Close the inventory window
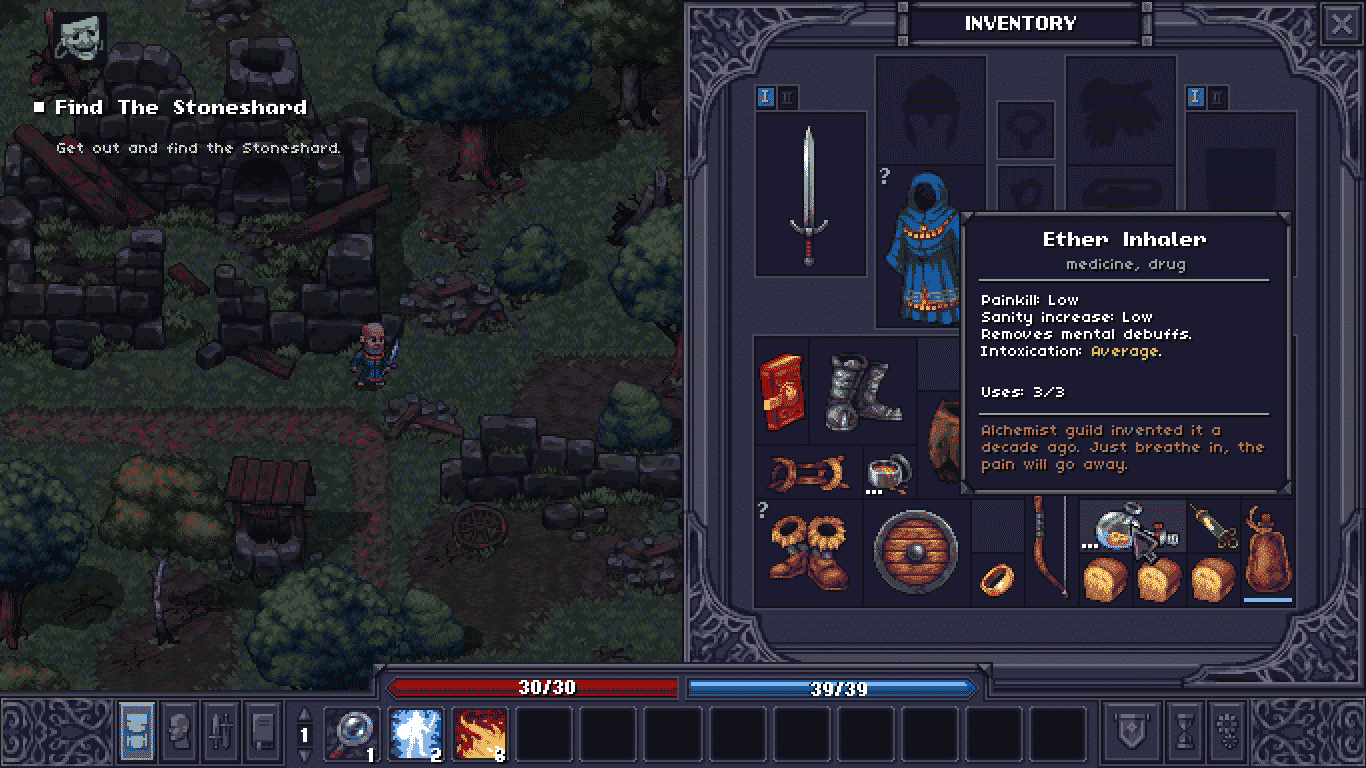Viewport: 1366px width, 768px height. coord(1340,24)
